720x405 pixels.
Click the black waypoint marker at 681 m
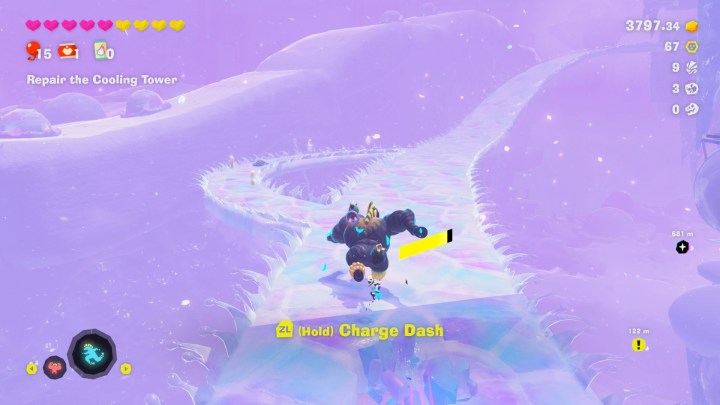682,247
